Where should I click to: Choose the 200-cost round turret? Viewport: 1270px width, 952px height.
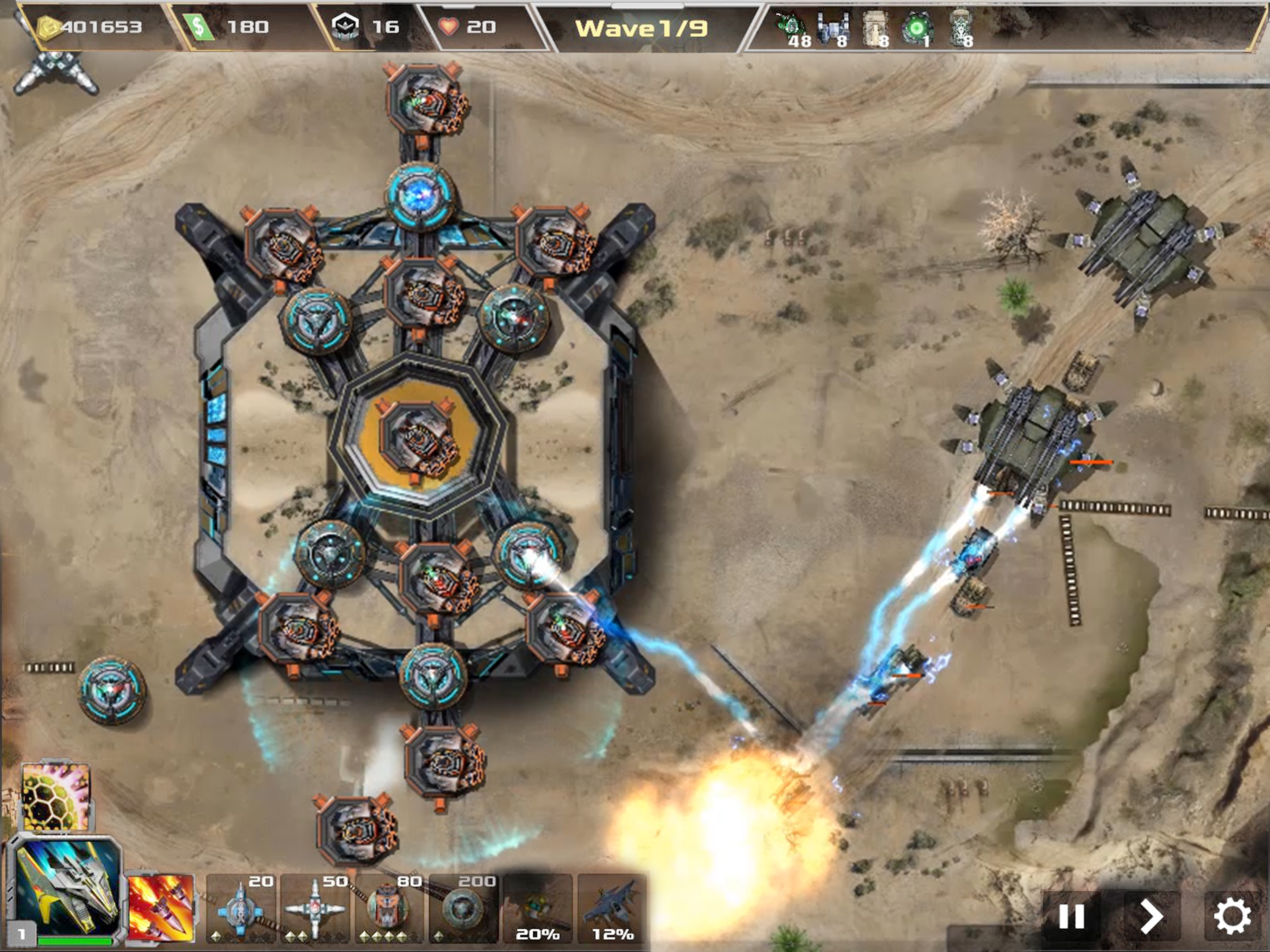tap(463, 908)
